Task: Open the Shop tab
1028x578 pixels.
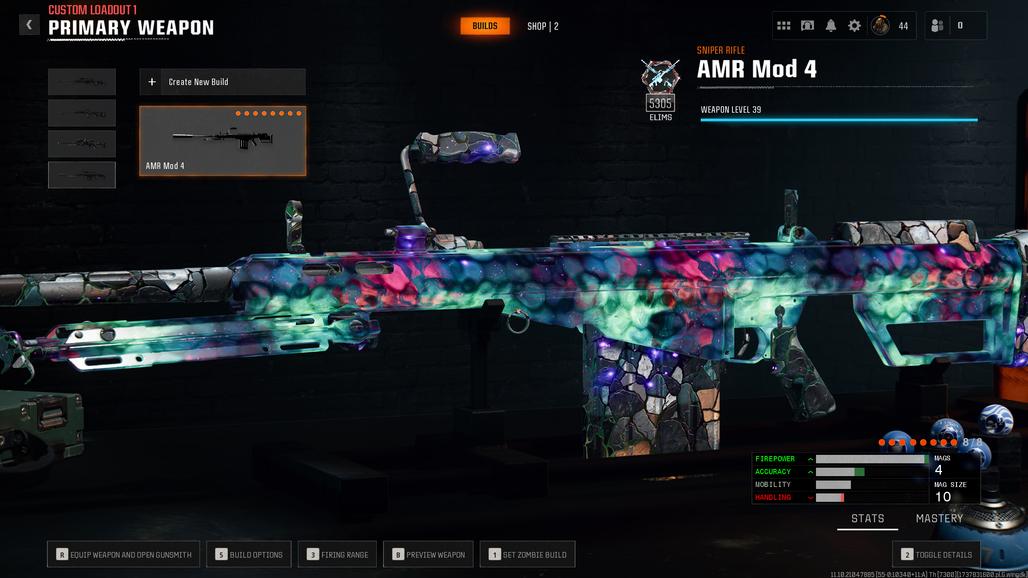Action: (x=543, y=26)
